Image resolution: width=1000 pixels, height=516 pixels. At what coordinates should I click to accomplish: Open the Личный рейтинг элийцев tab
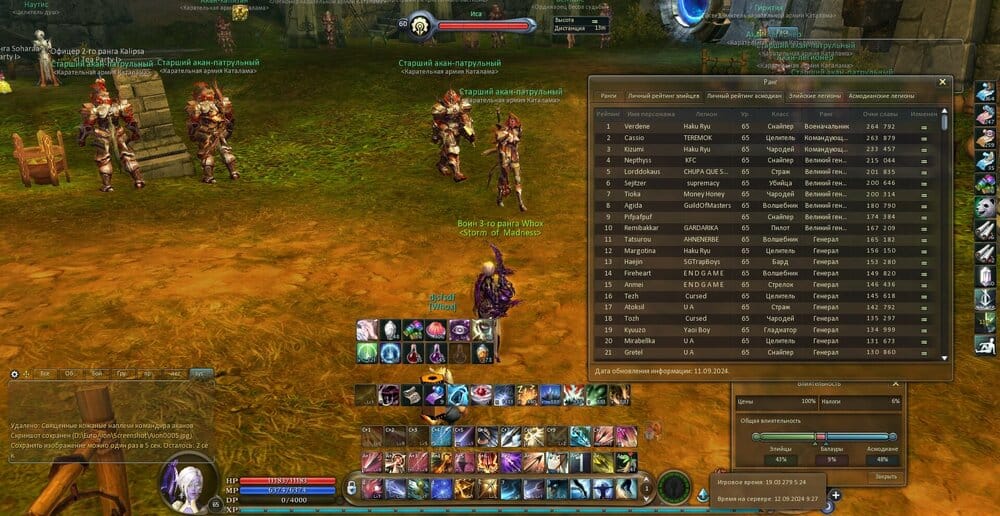(664, 96)
